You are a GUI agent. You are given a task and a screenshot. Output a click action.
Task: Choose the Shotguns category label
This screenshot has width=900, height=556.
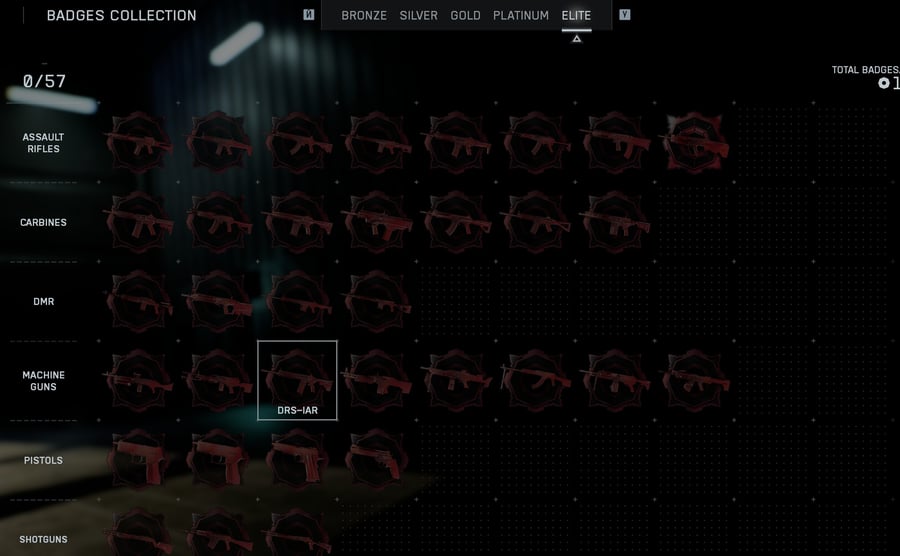tap(43, 540)
